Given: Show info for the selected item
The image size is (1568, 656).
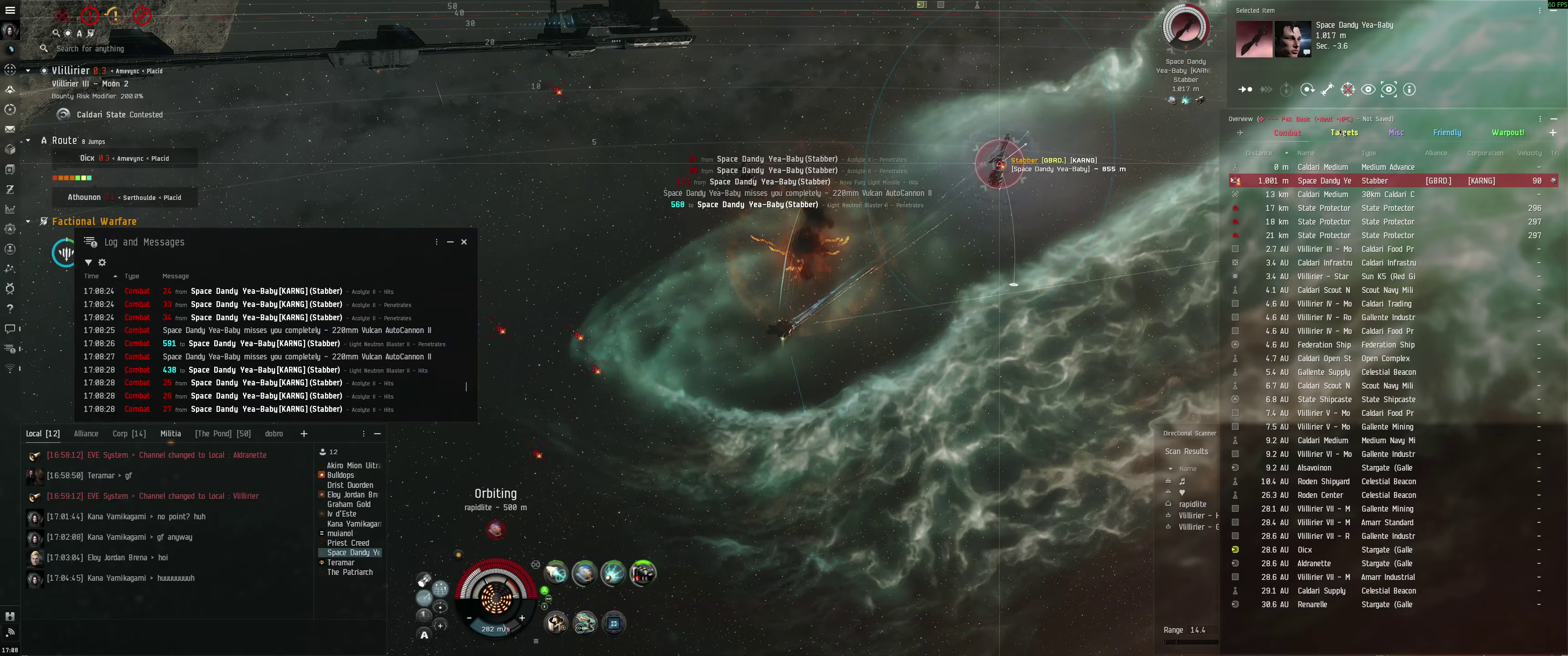Looking at the screenshot, I should [x=1409, y=90].
